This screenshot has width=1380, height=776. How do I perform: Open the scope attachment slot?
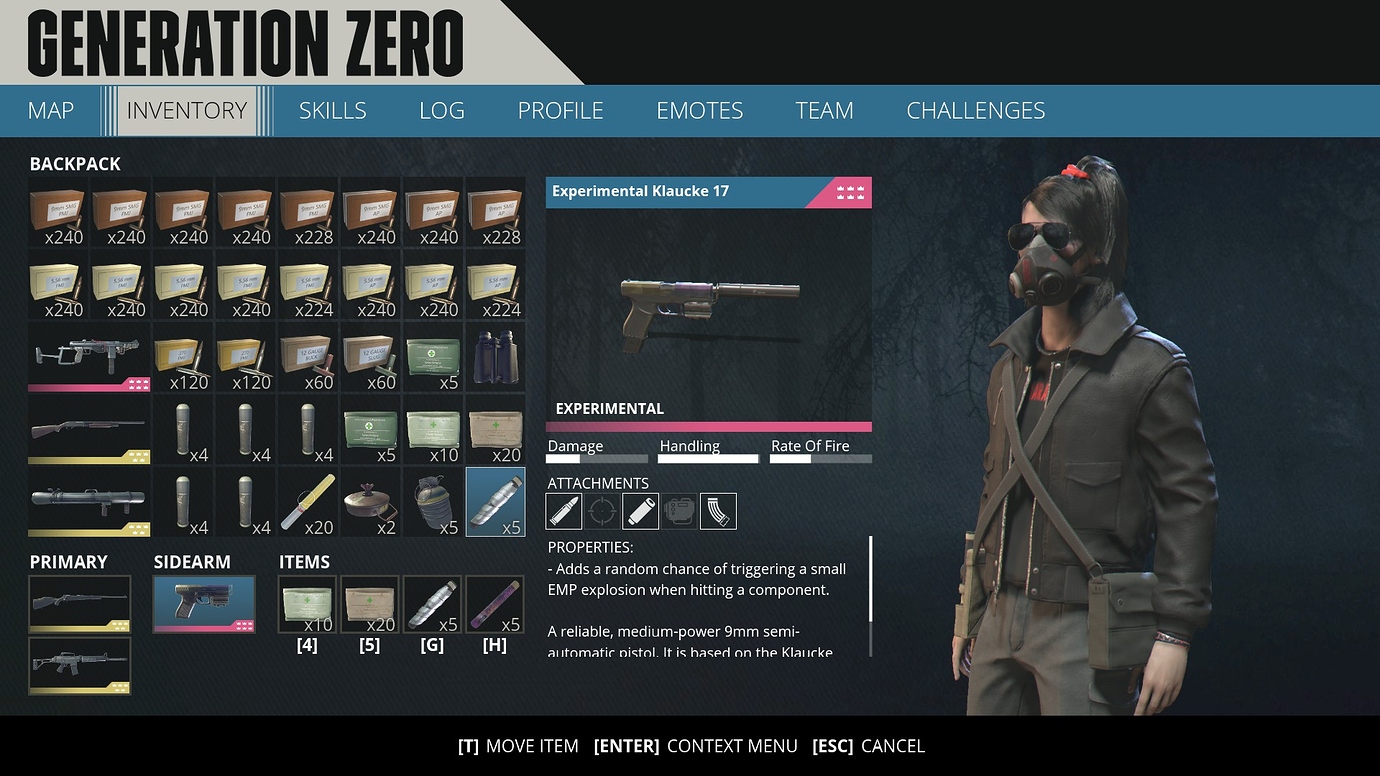pos(602,511)
